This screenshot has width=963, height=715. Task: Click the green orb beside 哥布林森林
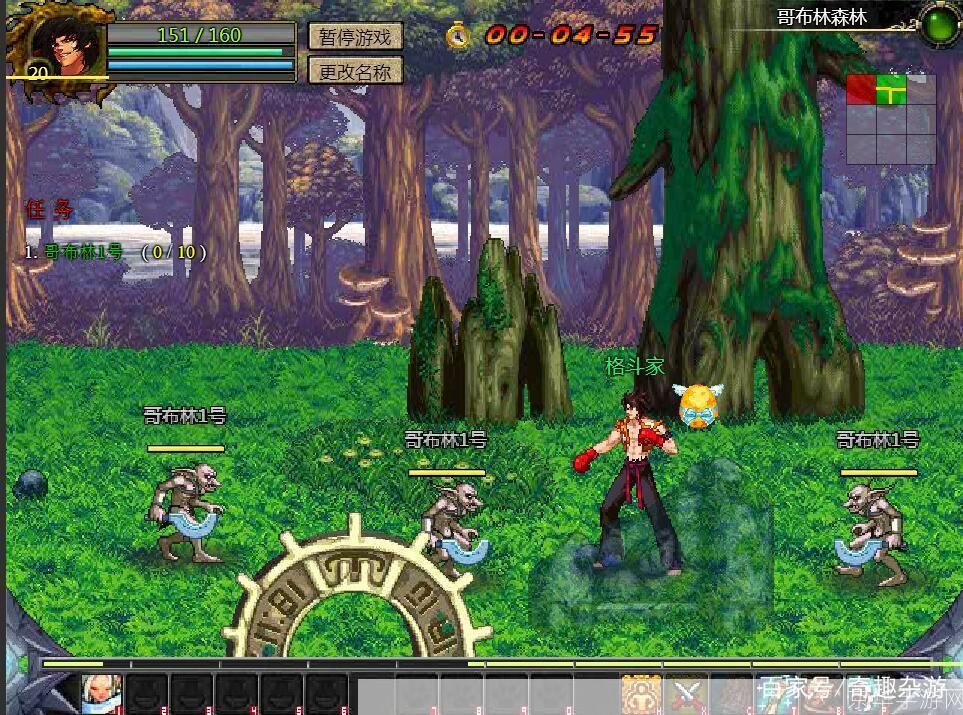pos(939,22)
